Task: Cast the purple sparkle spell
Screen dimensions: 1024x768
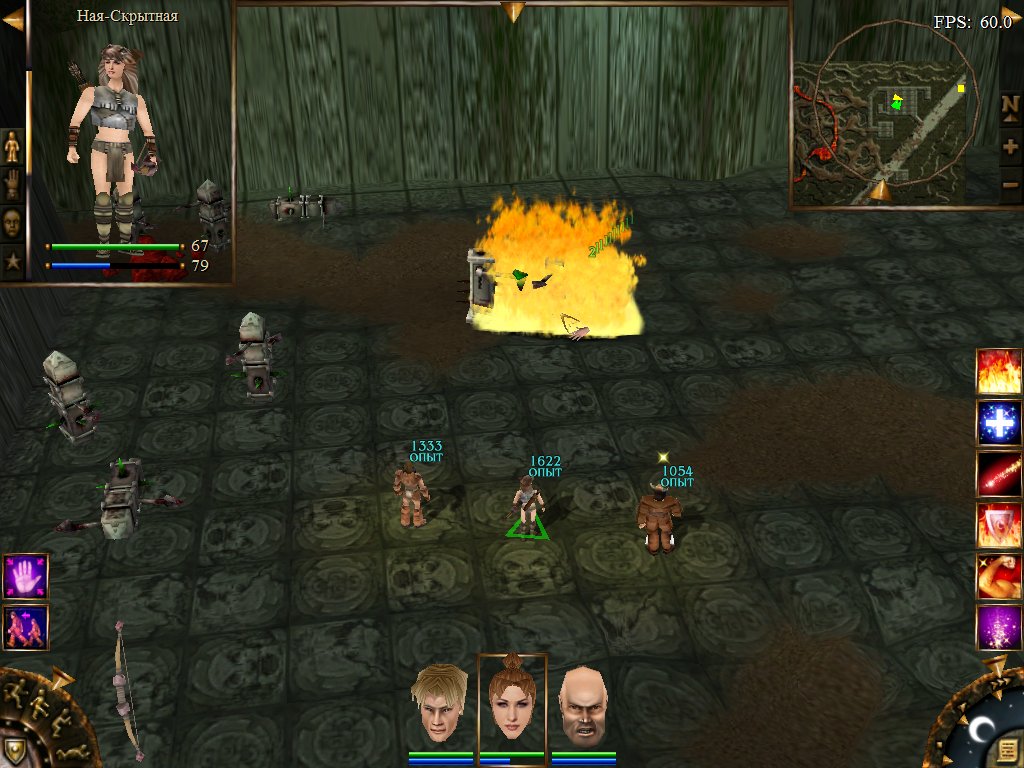Action: (999, 627)
